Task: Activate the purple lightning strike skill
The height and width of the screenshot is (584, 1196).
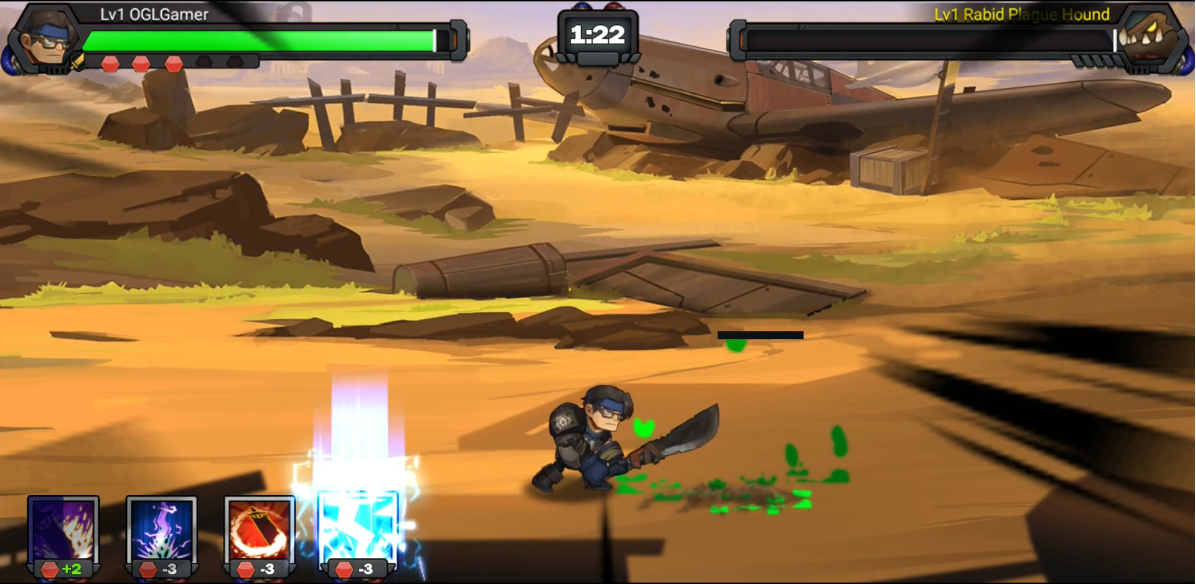Action: tap(161, 530)
